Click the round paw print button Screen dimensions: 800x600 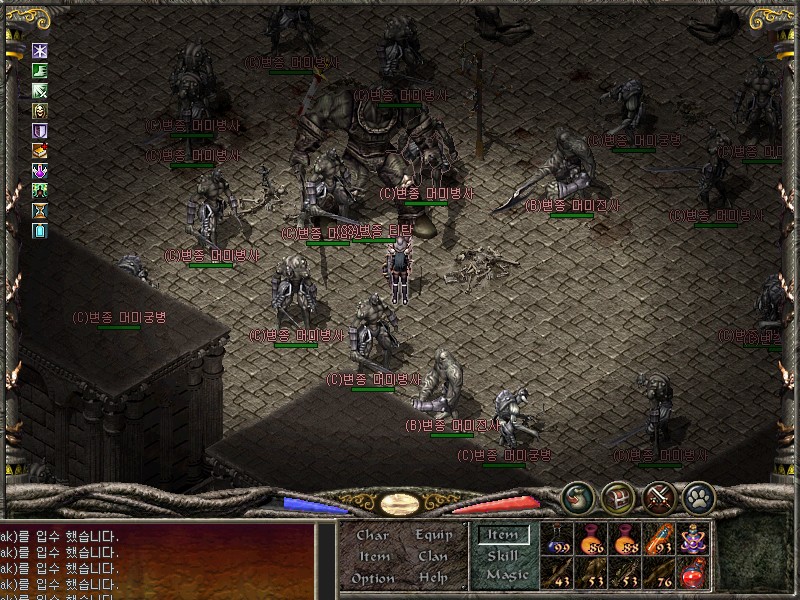pos(697,497)
